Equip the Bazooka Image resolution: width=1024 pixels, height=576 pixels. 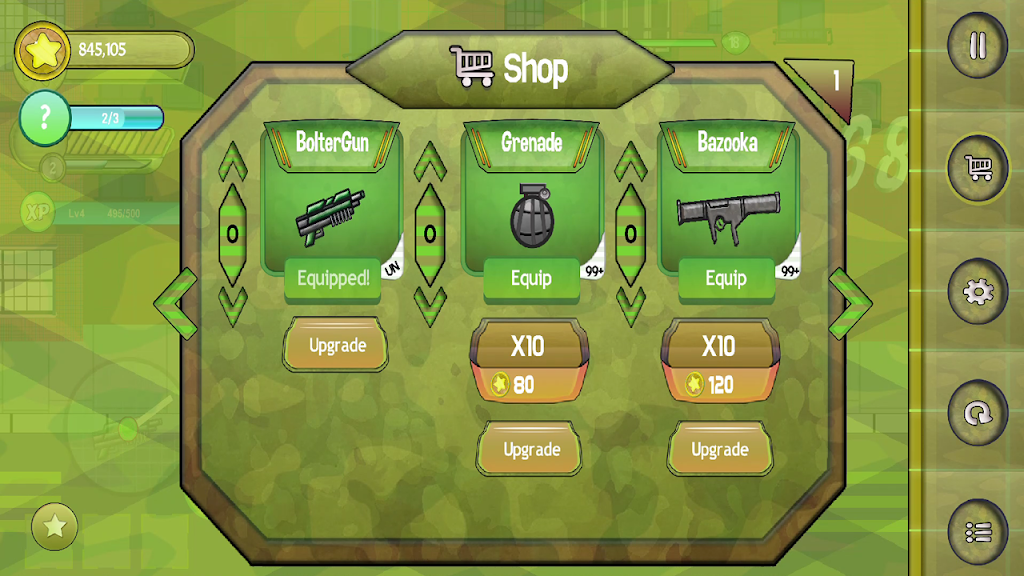point(726,279)
